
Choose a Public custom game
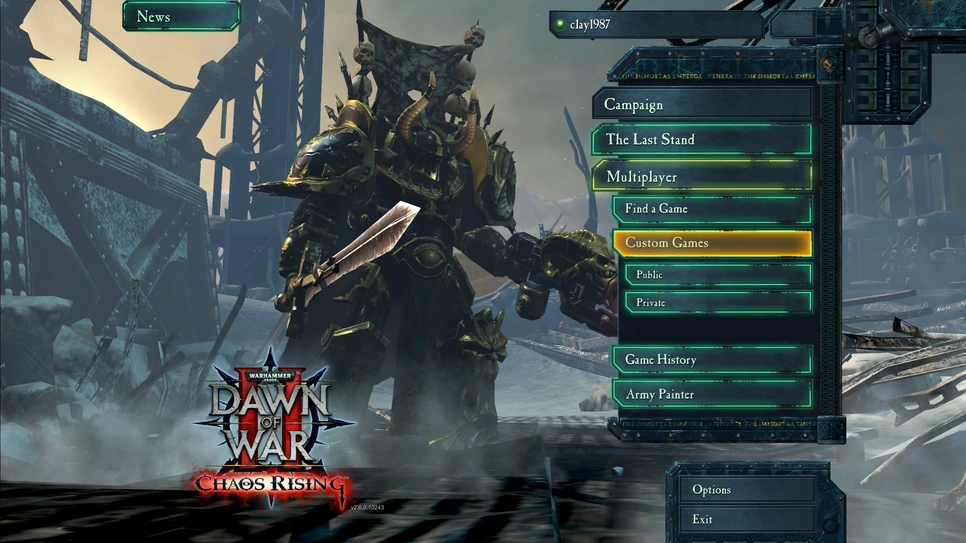717,275
